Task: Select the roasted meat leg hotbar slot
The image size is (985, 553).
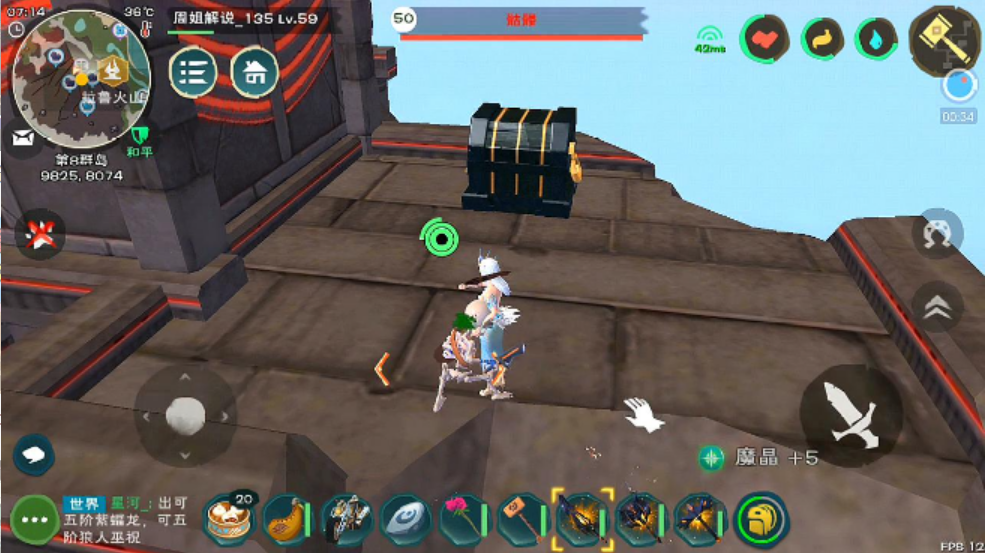Action: pos(288,520)
